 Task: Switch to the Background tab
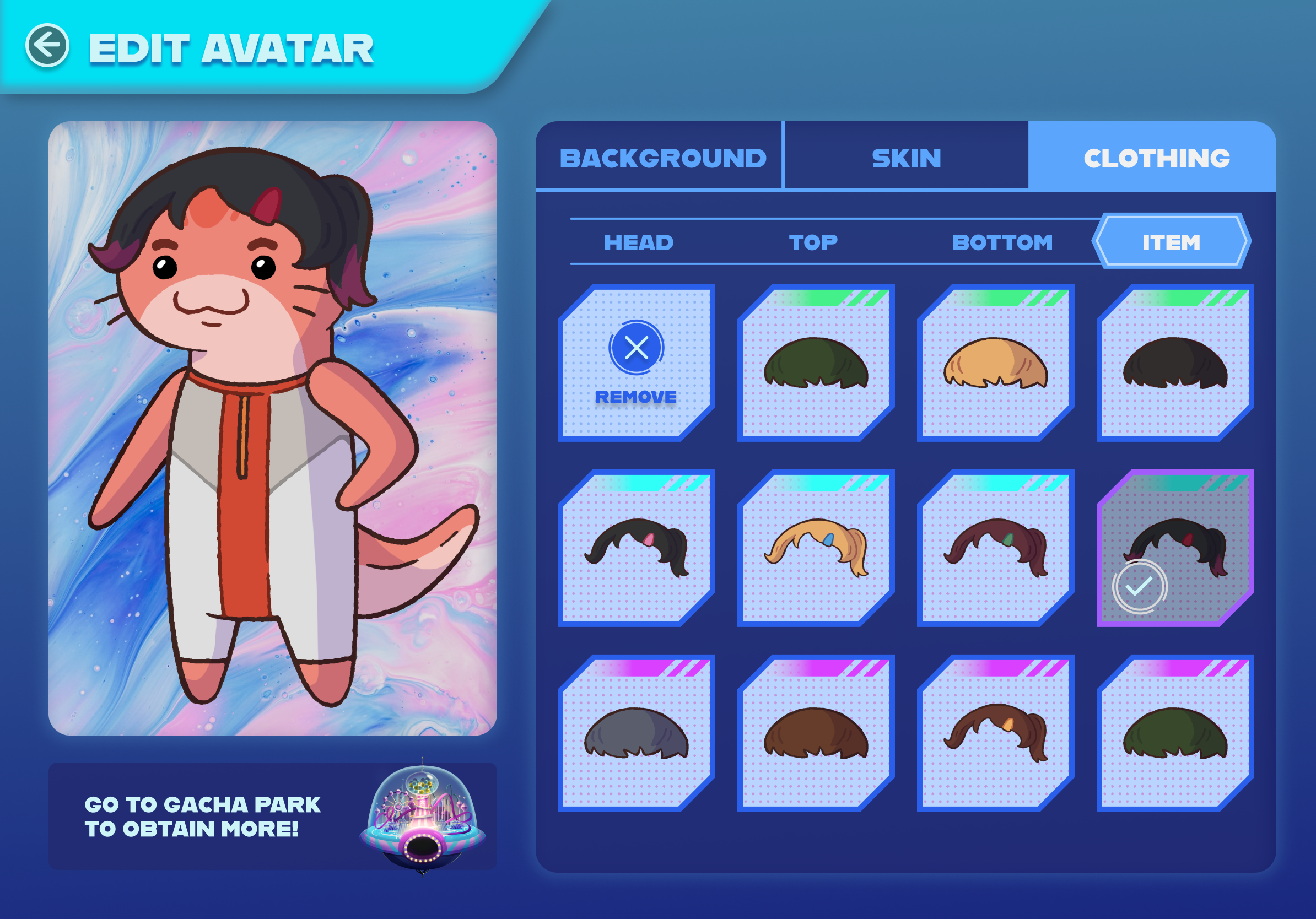pyautogui.click(x=662, y=158)
